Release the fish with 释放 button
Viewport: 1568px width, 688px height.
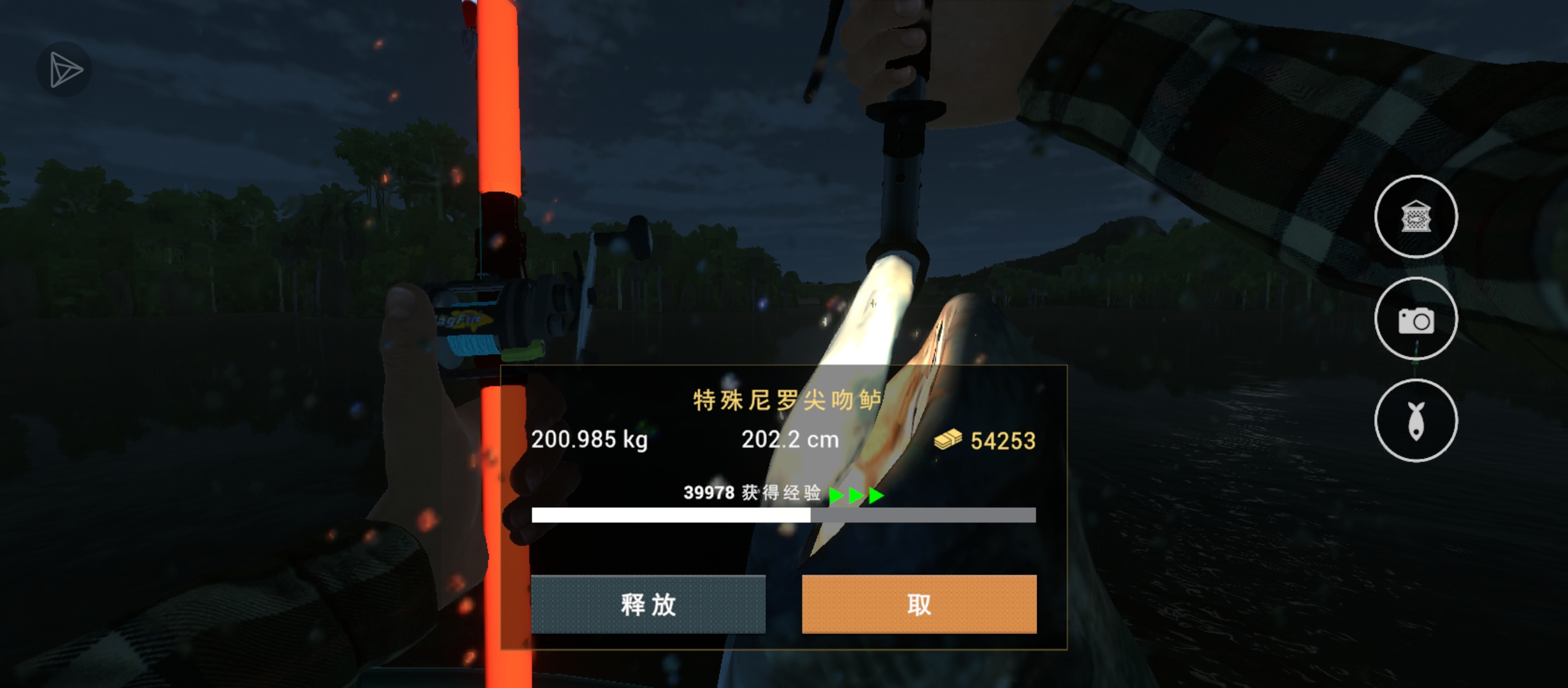click(648, 604)
